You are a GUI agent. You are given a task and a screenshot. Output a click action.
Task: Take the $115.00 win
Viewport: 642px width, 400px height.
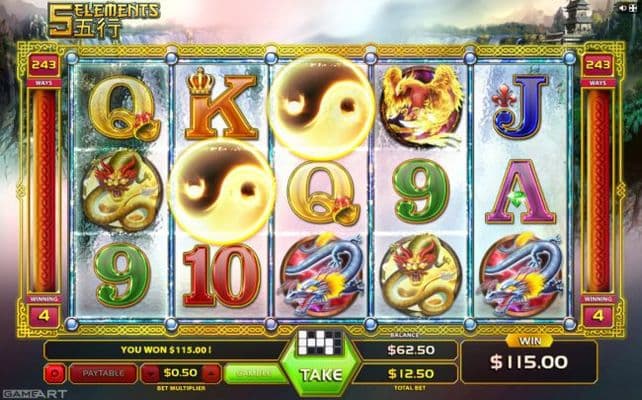pyautogui.click(x=321, y=374)
